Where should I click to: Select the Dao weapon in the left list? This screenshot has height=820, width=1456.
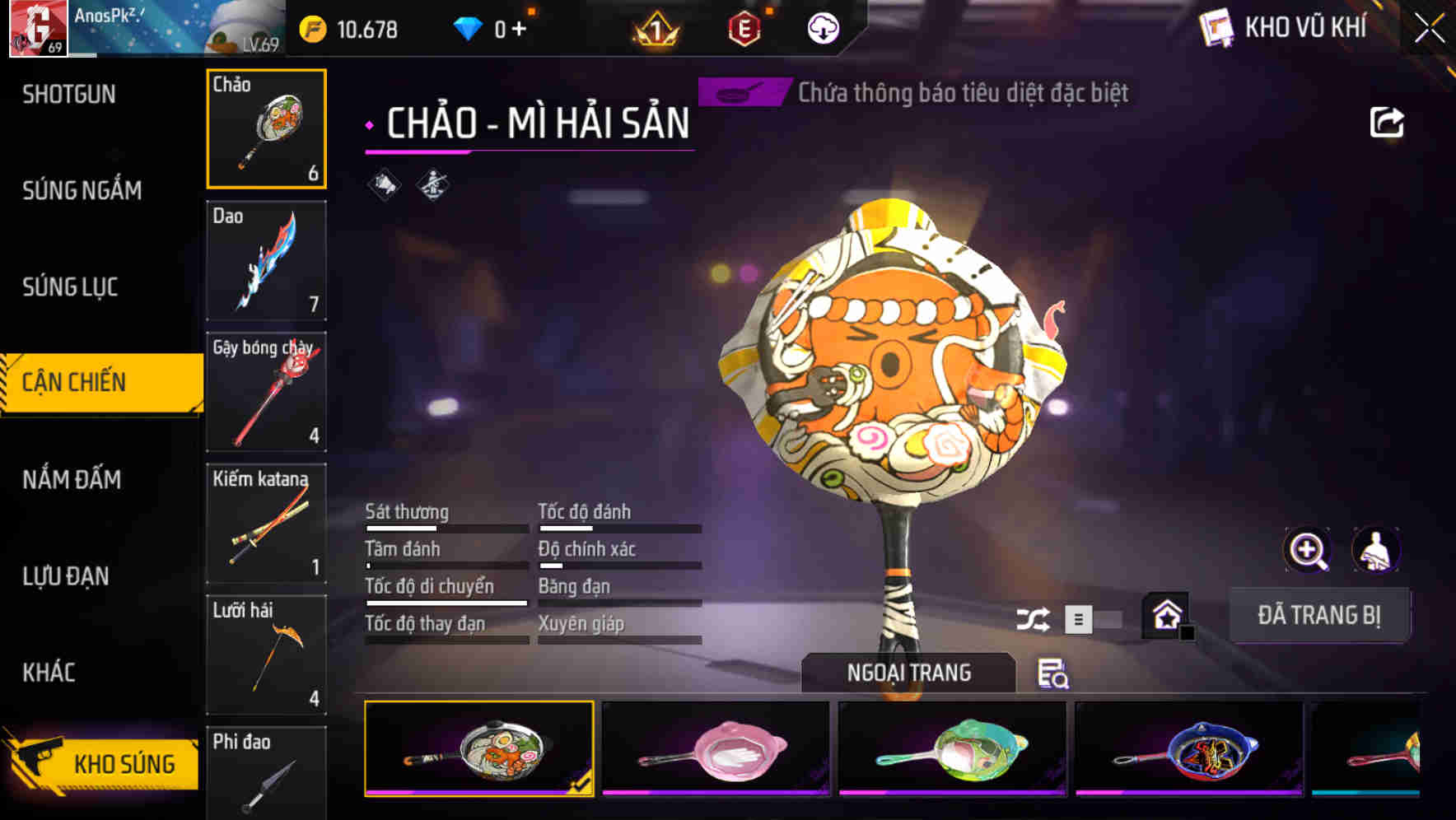pyautogui.click(x=266, y=259)
